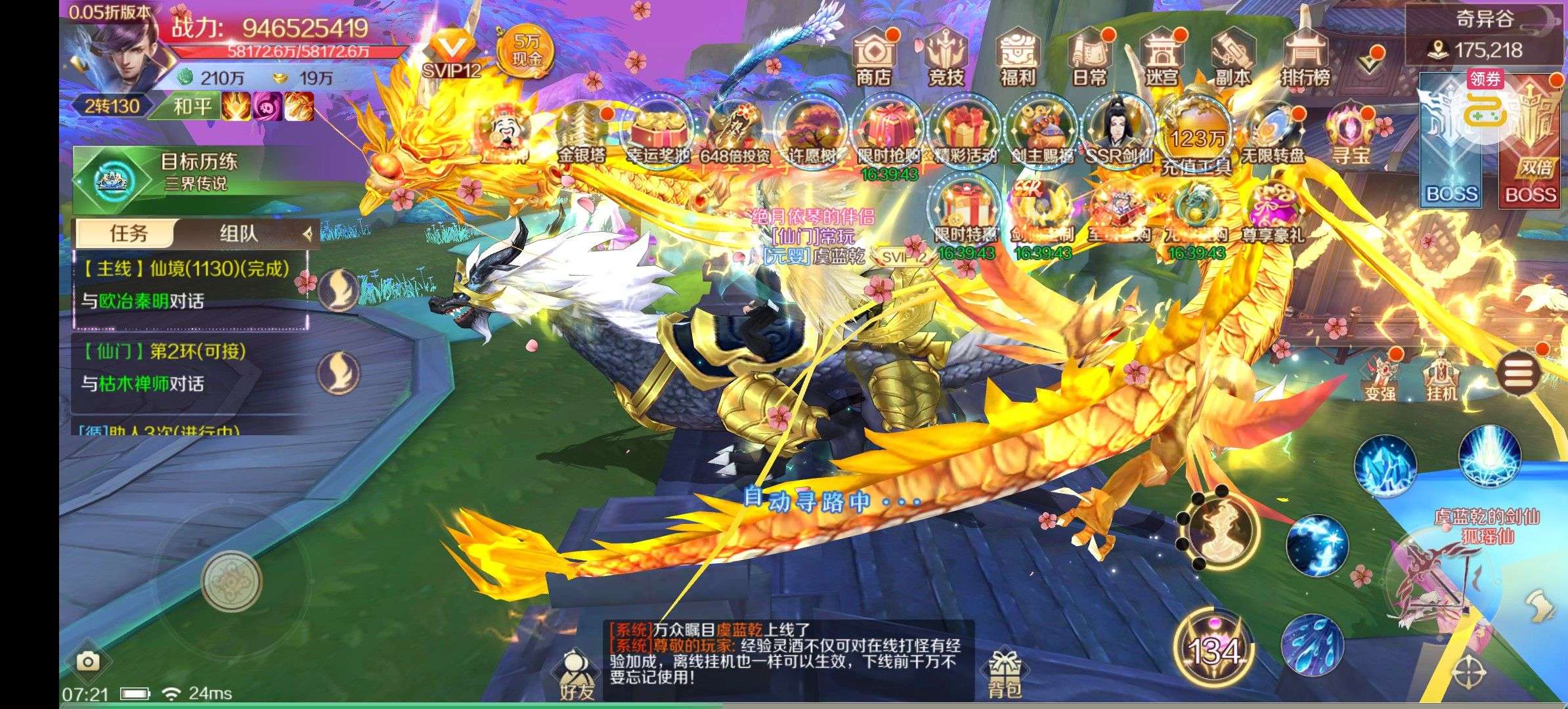Image resolution: width=1568 pixels, height=709 pixels.
Task: Enter the 迷宫 maze menu
Action: click(1161, 58)
